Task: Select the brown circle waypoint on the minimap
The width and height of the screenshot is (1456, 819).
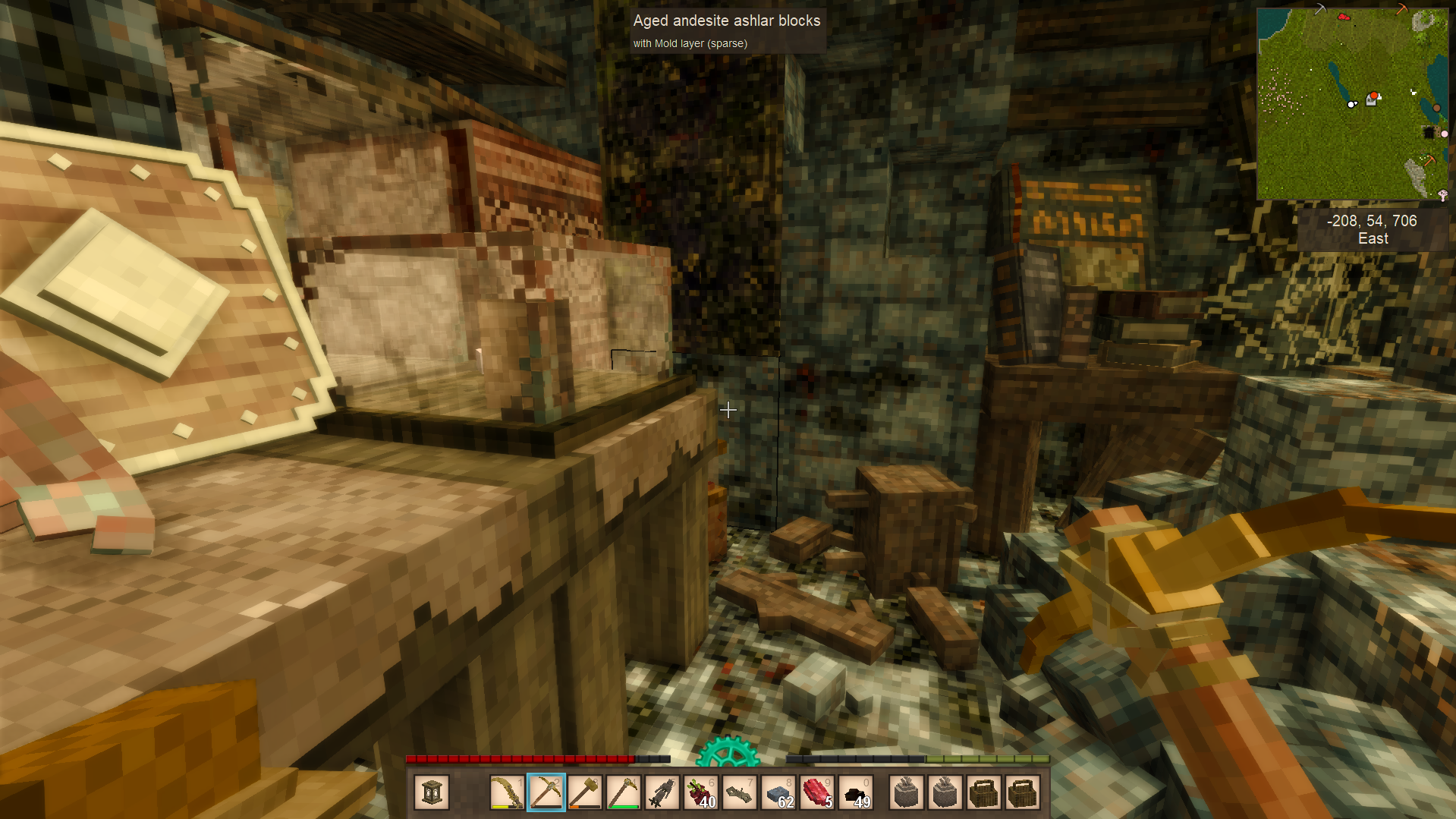Action: (x=1436, y=108)
